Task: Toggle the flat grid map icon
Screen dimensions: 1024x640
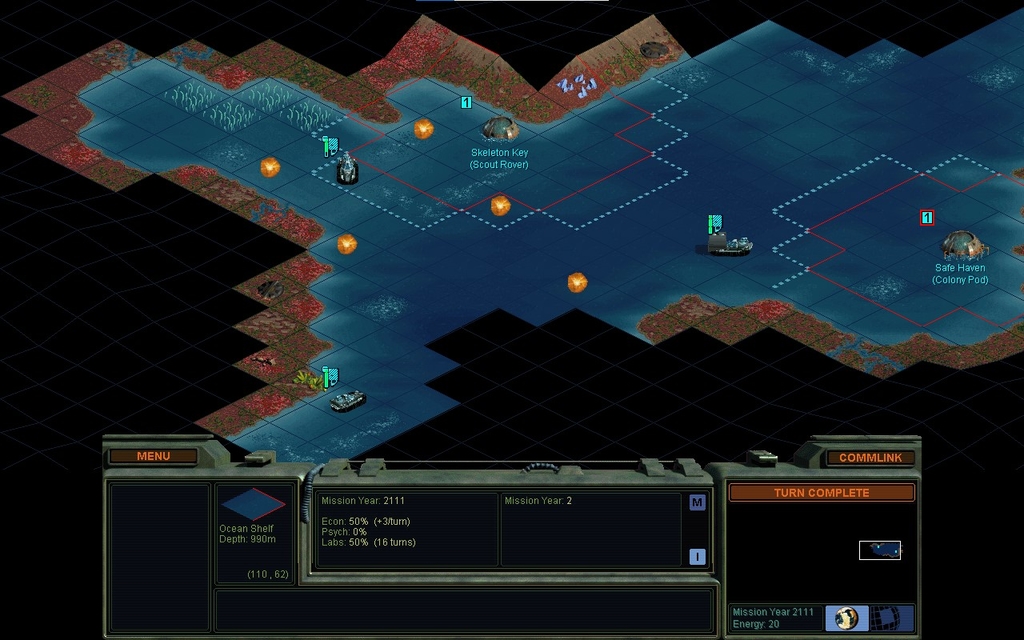Action: [x=885, y=618]
